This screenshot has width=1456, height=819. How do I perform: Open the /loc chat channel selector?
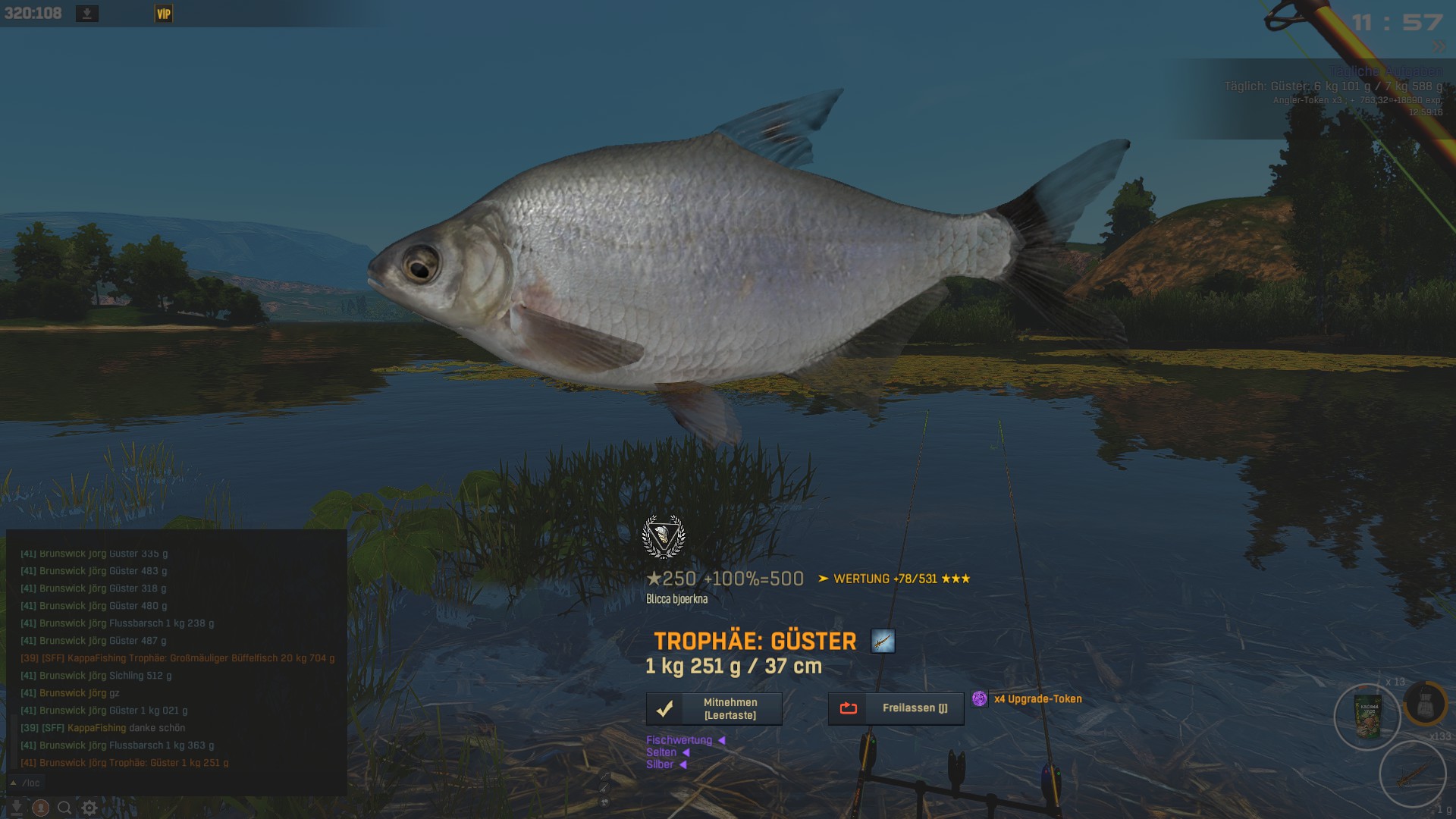click(x=26, y=783)
